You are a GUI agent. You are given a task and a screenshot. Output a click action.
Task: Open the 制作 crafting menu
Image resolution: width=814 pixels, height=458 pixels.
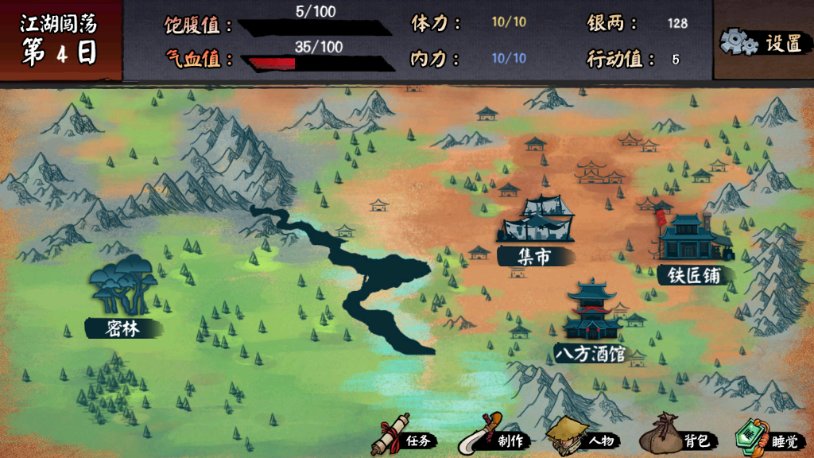click(x=492, y=437)
